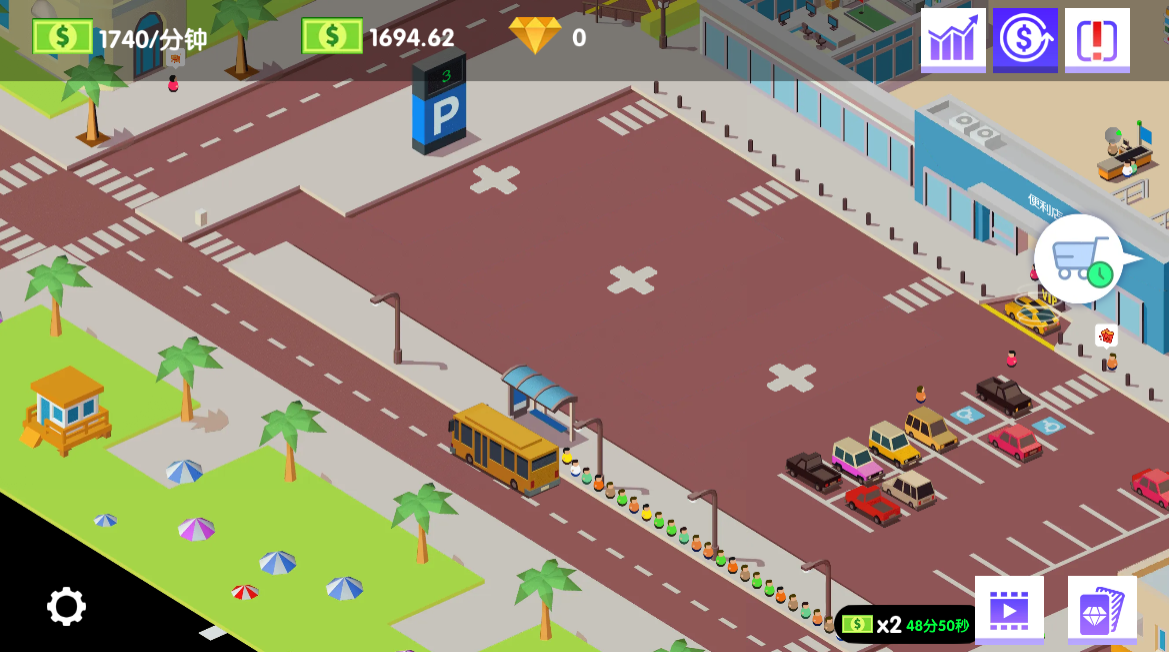Watch a video ad for rewards
Image resolution: width=1169 pixels, height=652 pixels.
click(1009, 609)
